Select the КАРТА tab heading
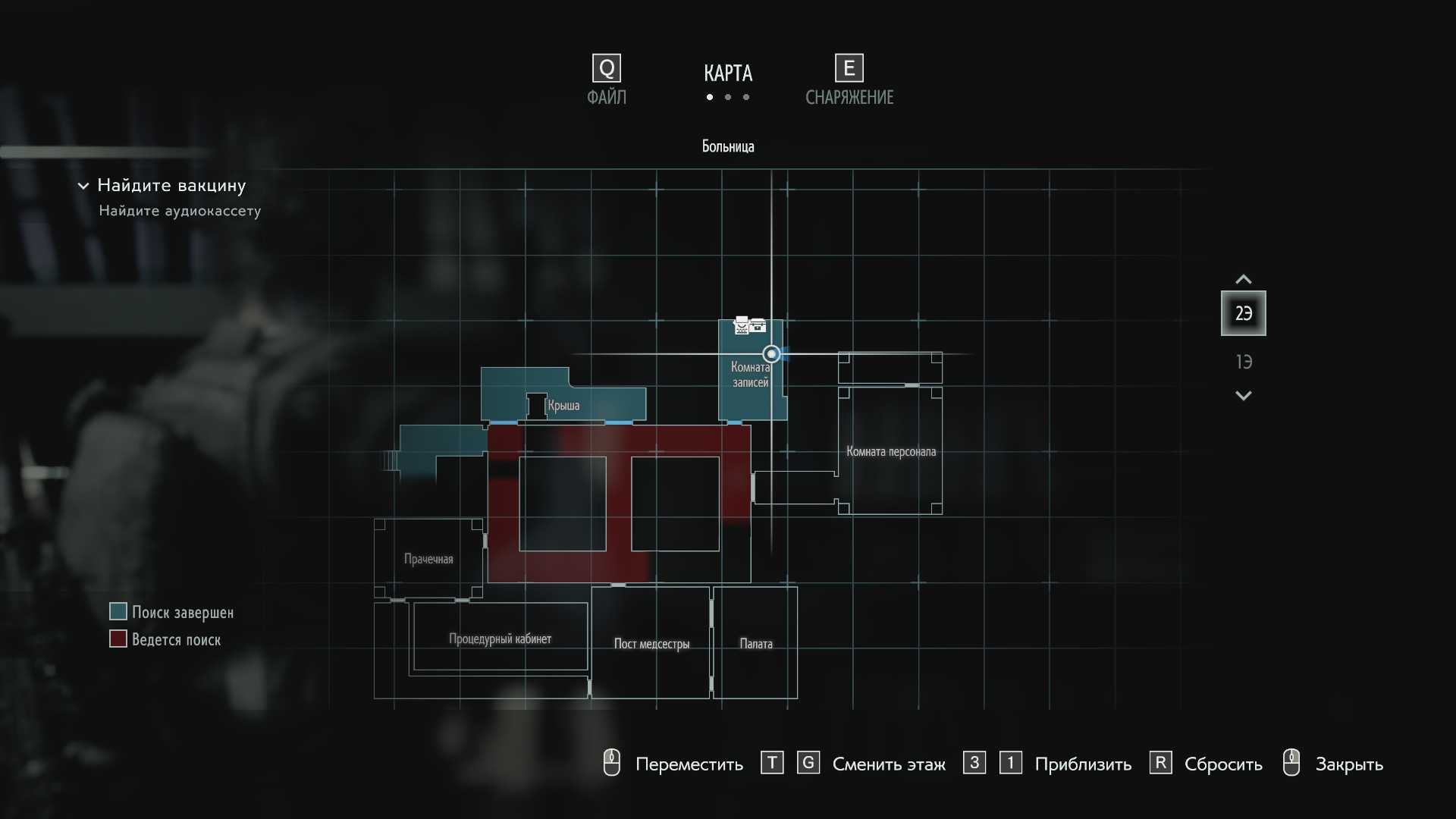 pos(728,74)
